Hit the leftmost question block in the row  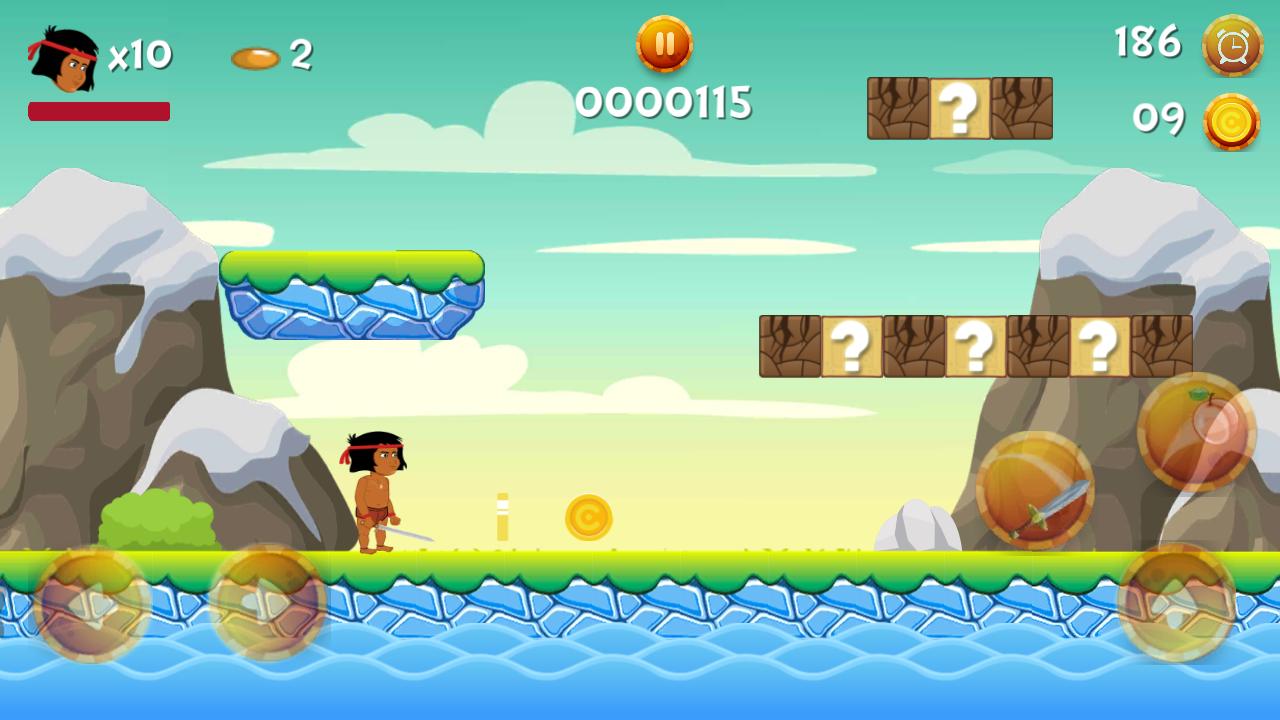tap(851, 345)
